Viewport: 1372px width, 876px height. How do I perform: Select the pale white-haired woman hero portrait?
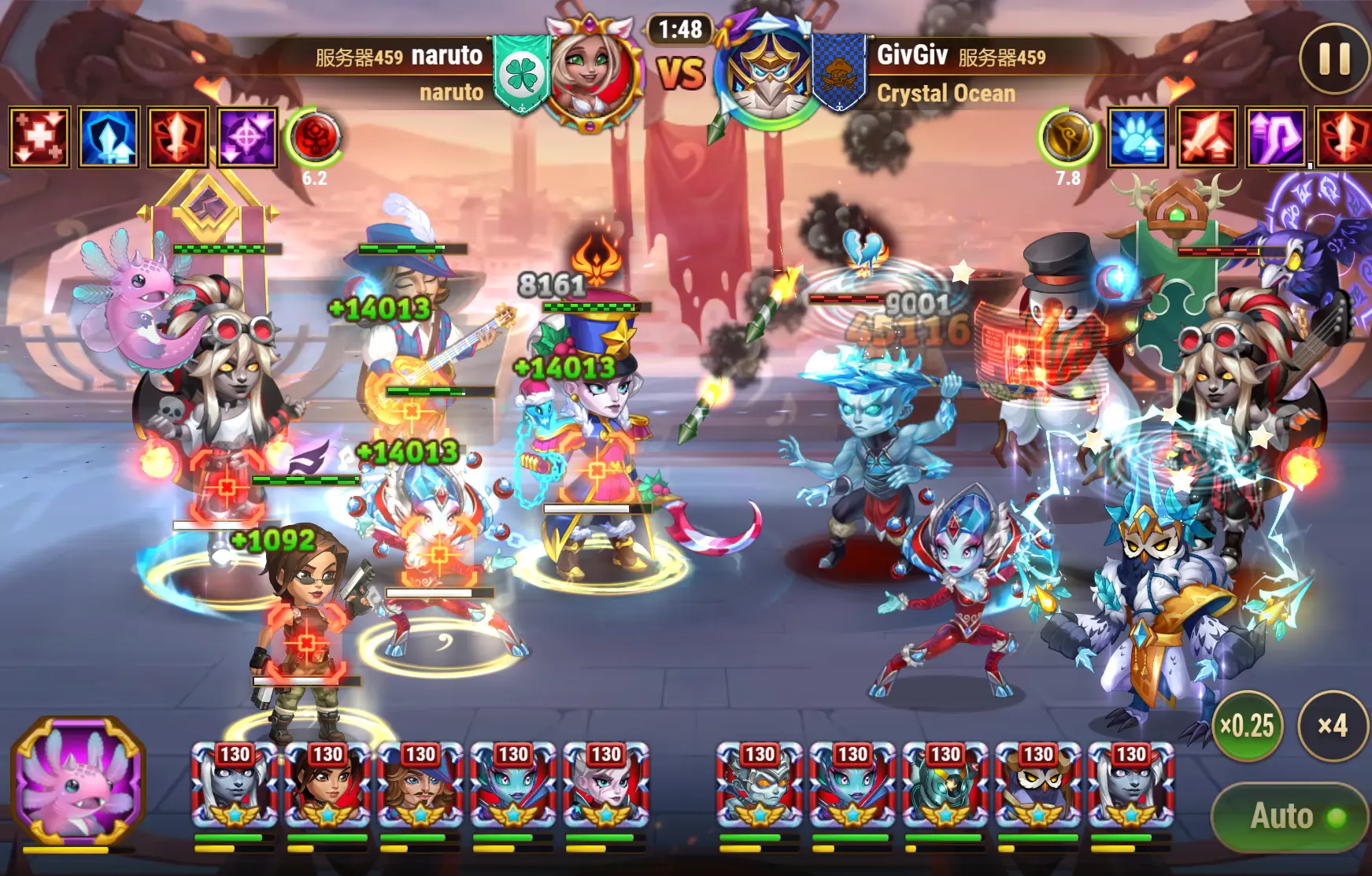click(x=605, y=785)
